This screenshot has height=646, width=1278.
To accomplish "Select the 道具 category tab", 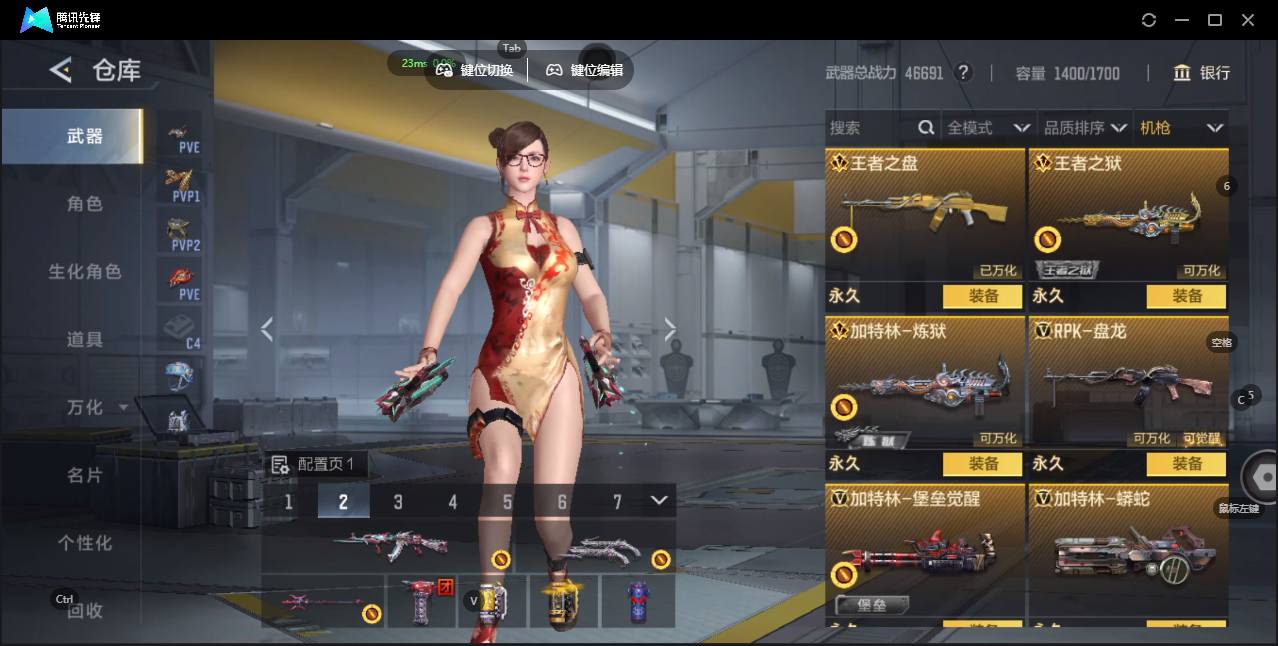I will click(x=85, y=340).
